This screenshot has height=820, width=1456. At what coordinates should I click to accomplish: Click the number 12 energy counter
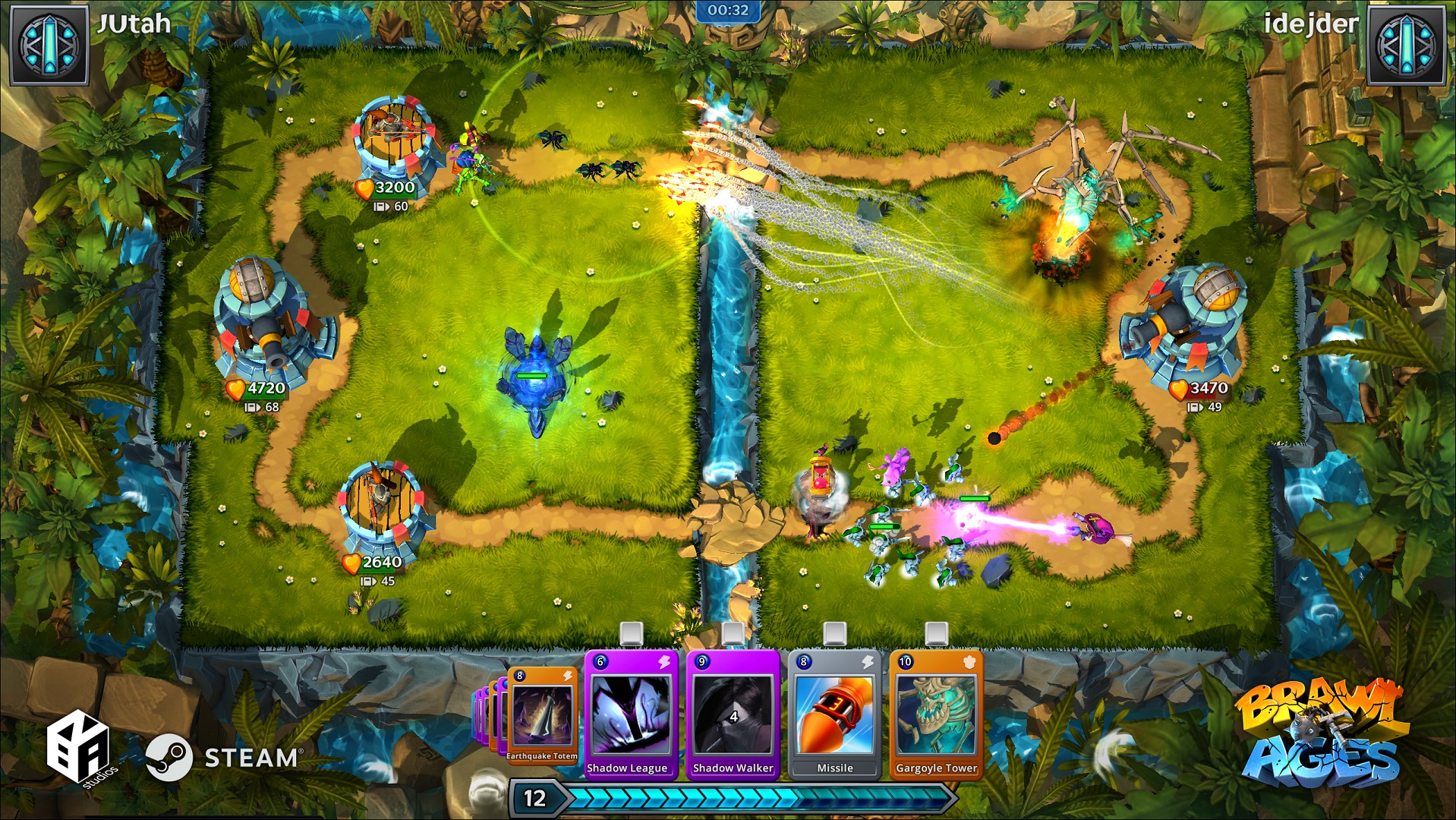[x=536, y=798]
